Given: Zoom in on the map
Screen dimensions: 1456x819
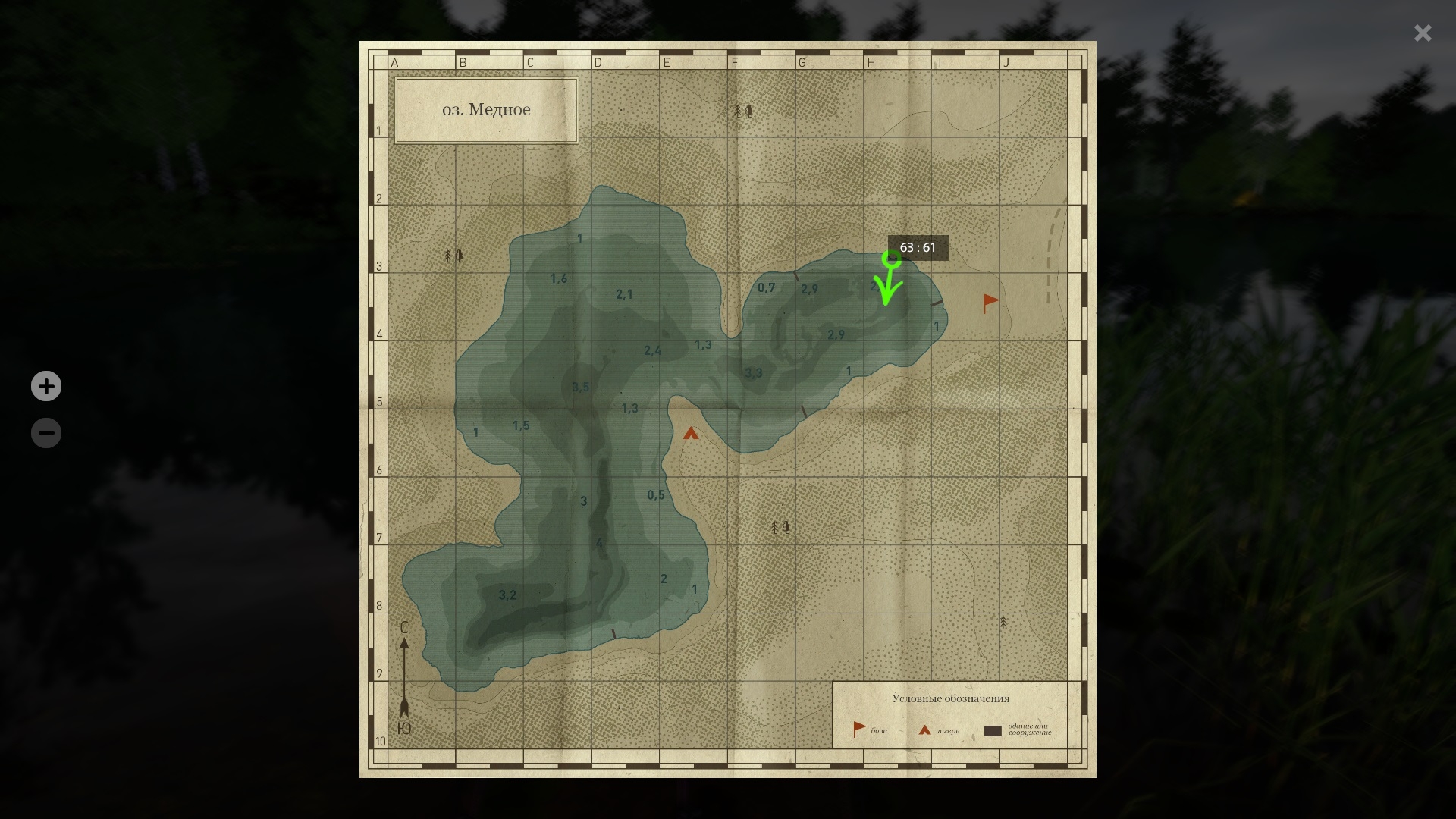Looking at the screenshot, I should coord(46,386).
